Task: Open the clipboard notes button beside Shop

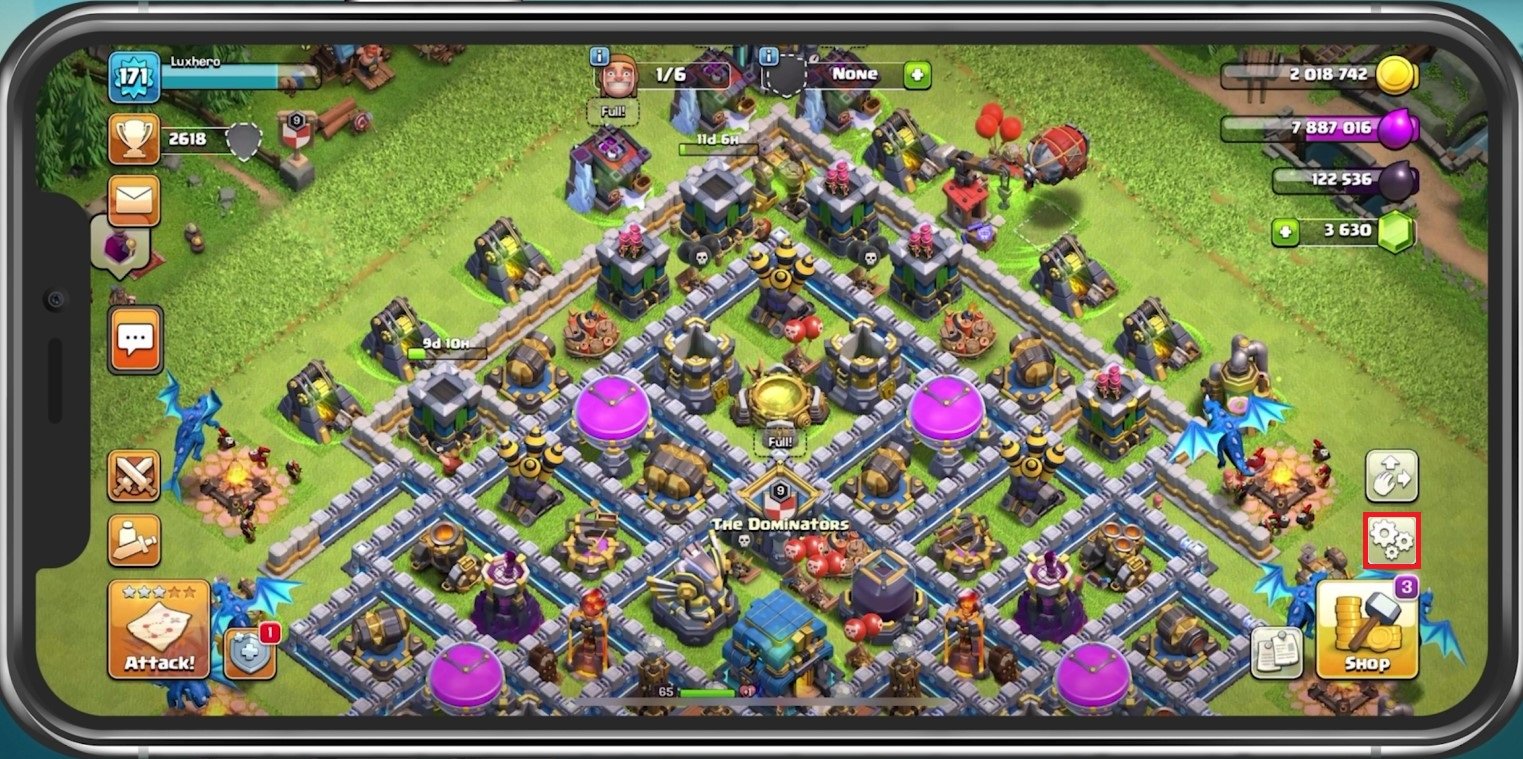Action: (x=1276, y=653)
